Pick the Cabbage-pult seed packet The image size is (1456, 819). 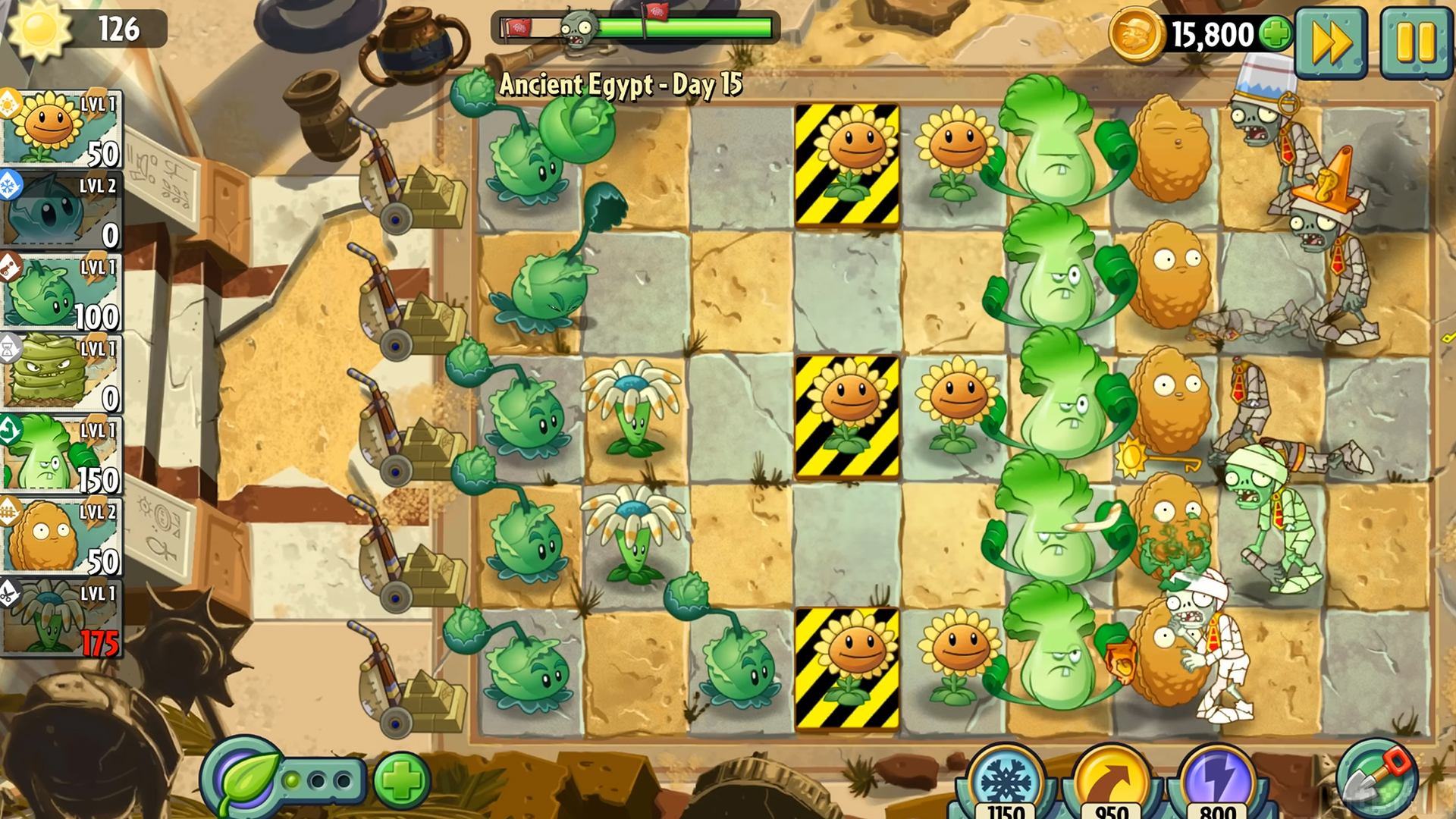click(x=62, y=293)
